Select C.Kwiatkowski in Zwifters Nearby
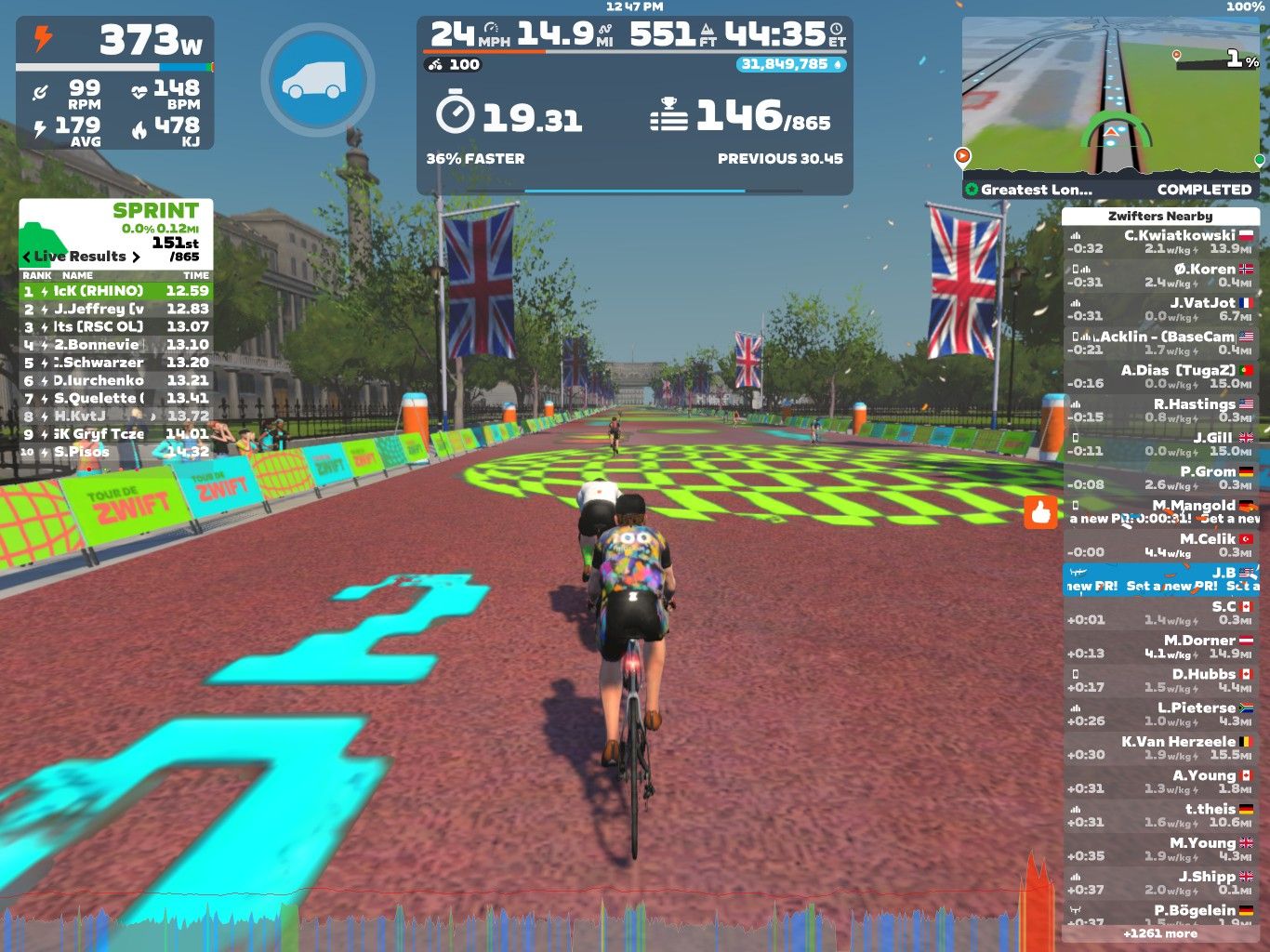1270x952 pixels. (x=1159, y=242)
